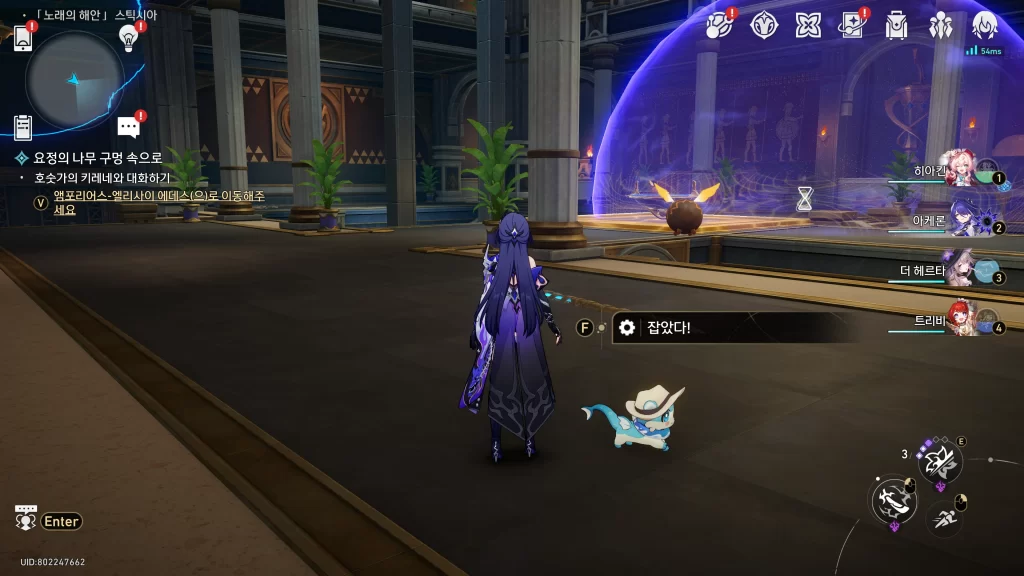This screenshot has height=576, width=1024.
Task: Open the character silhouette profile icon
Action: (x=985, y=25)
